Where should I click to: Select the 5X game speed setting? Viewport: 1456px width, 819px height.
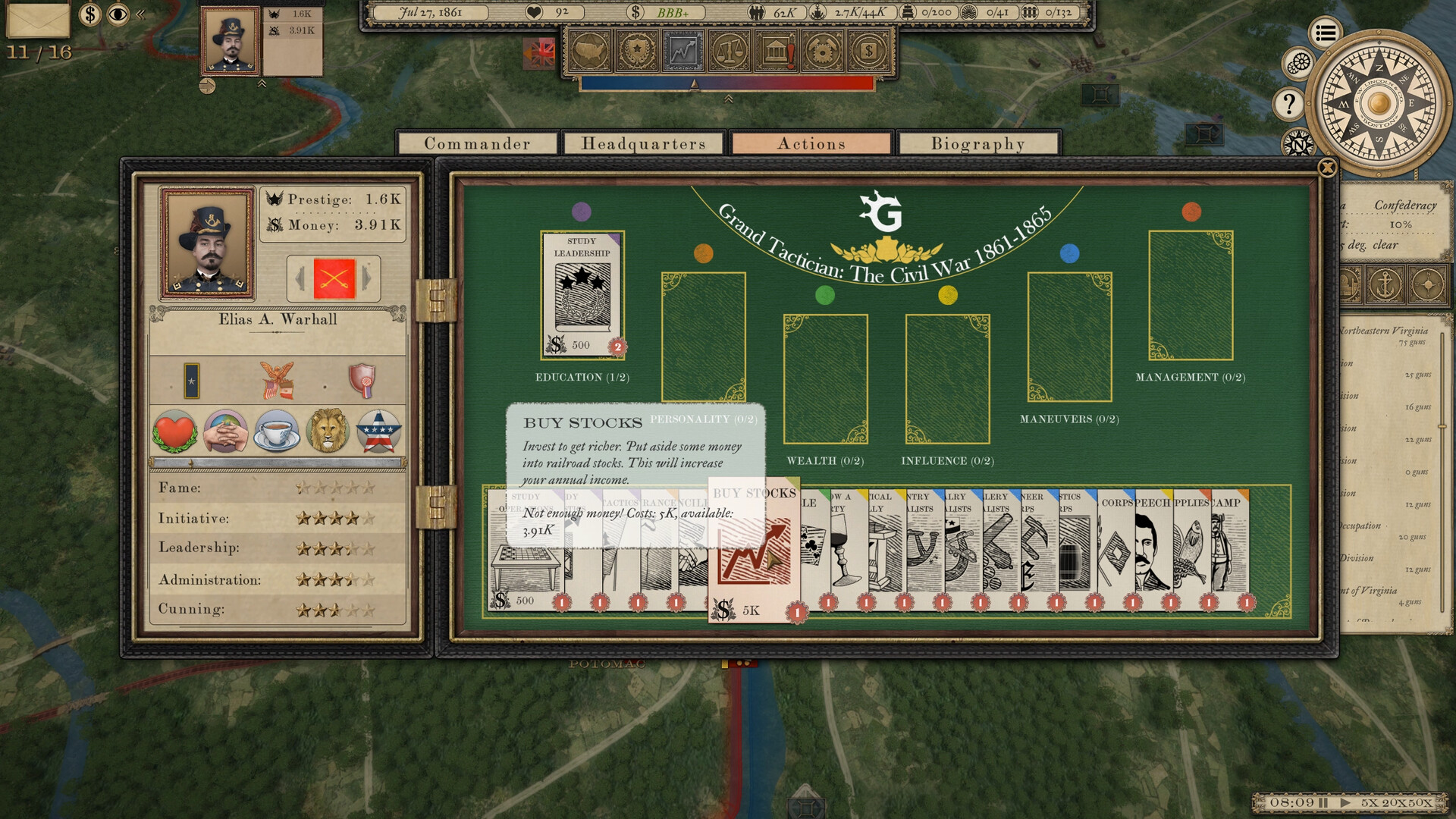1370,802
